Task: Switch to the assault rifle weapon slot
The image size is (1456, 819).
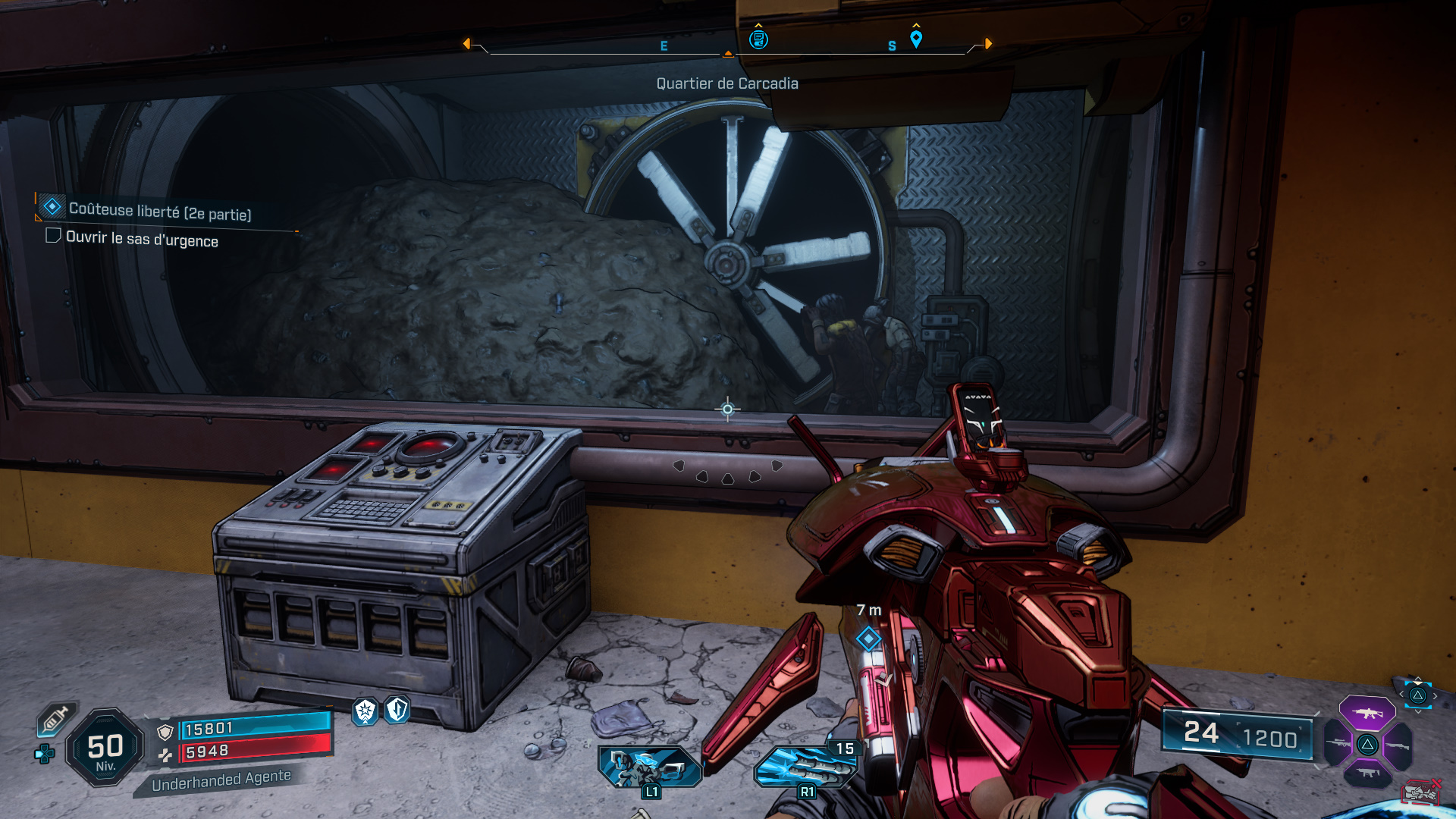Action: (1367, 713)
